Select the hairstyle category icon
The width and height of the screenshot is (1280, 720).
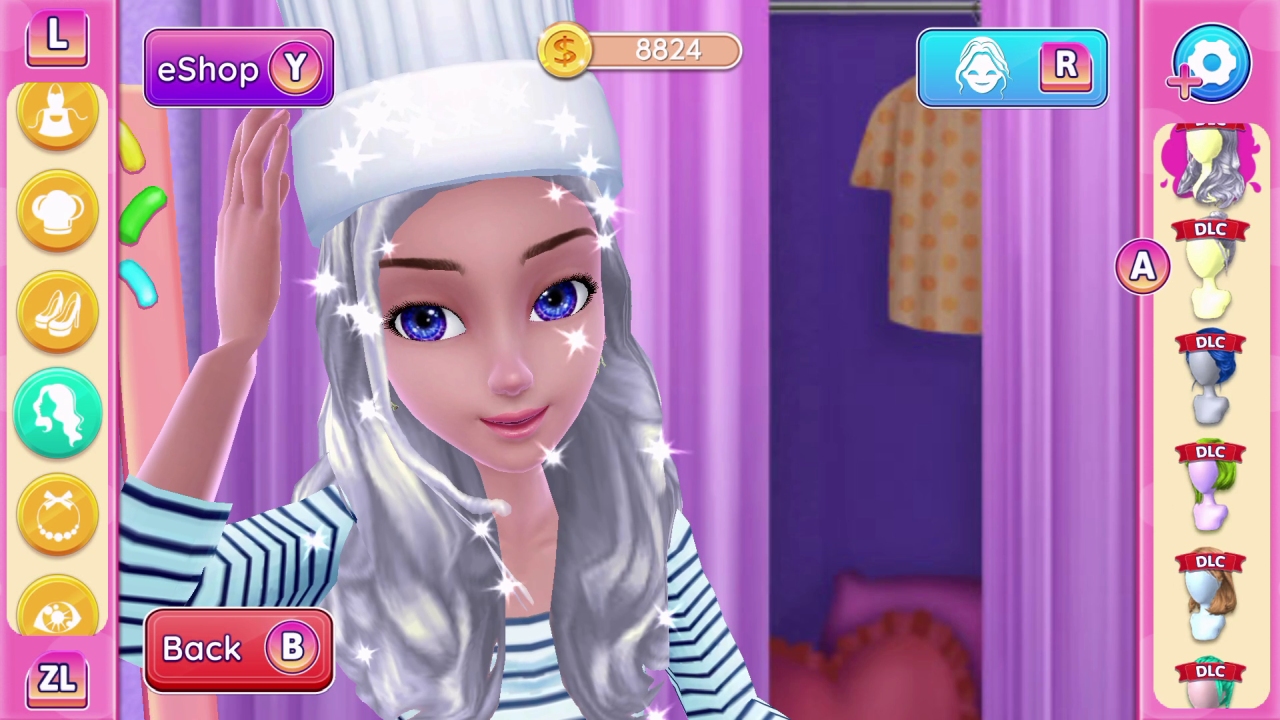57,410
